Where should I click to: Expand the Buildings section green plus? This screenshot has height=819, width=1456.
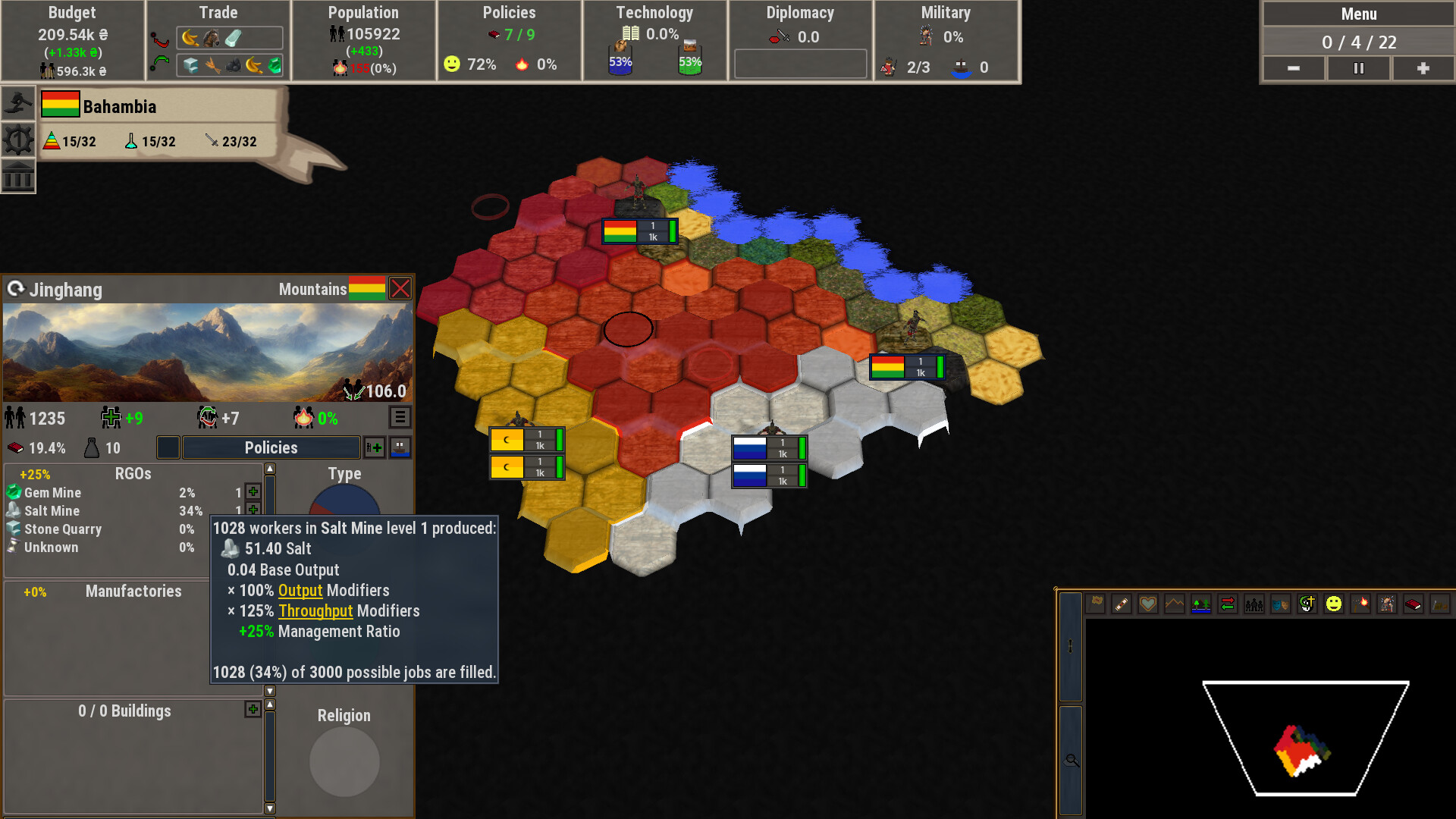(x=253, y=708)
